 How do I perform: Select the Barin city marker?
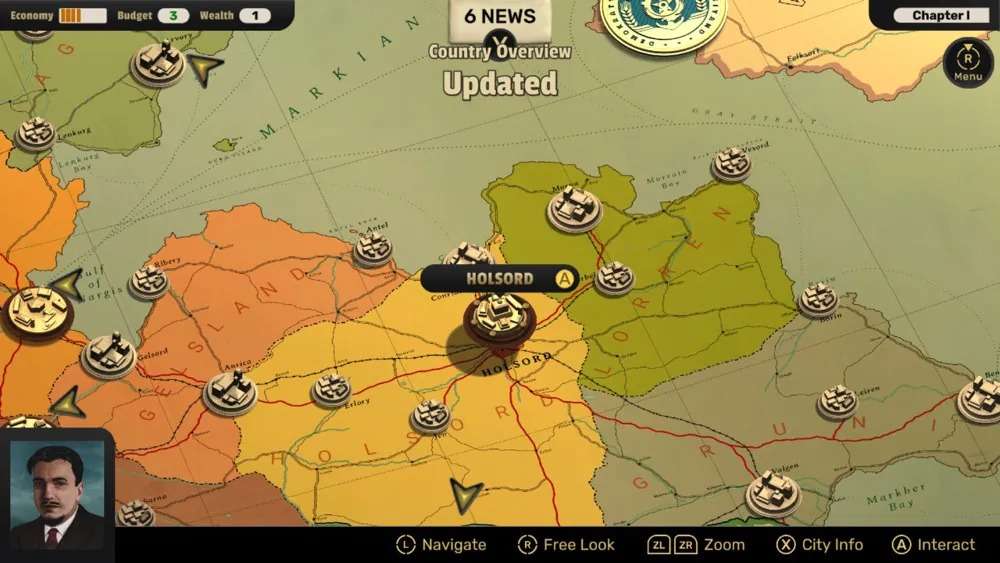(818, 298)
